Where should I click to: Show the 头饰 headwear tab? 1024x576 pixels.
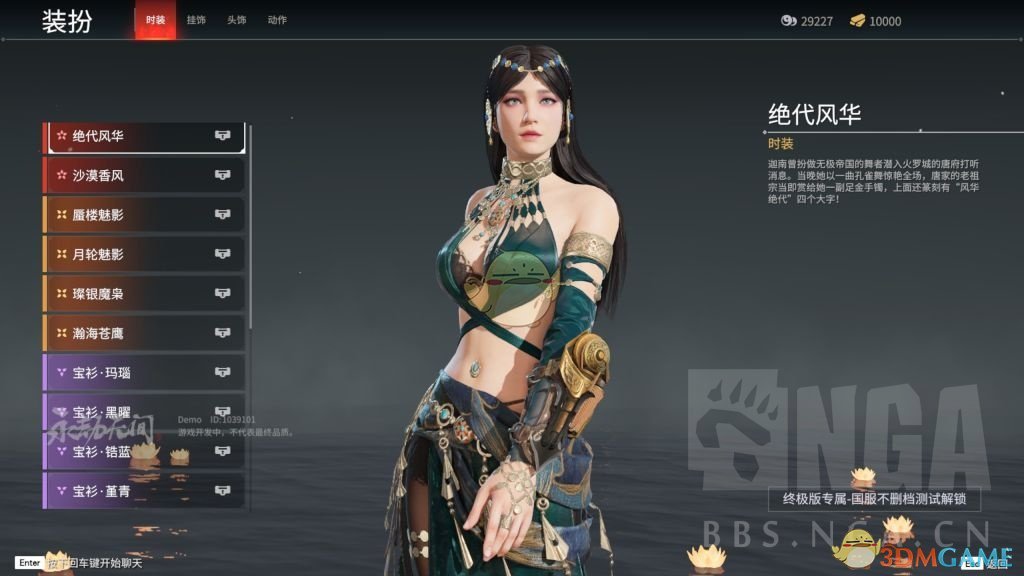(x=236, y=20)
